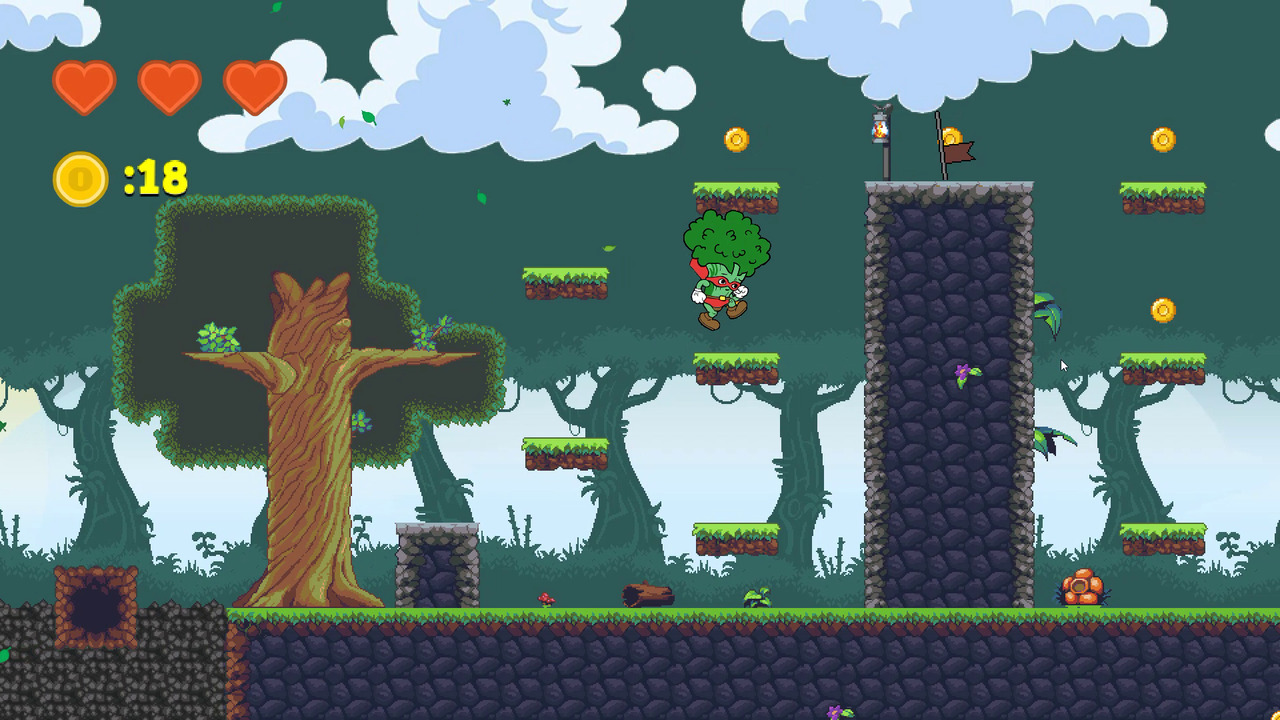Select the broccoli superhero character
The width and height of the screenshot is (1280, 720).
point(725,270)
